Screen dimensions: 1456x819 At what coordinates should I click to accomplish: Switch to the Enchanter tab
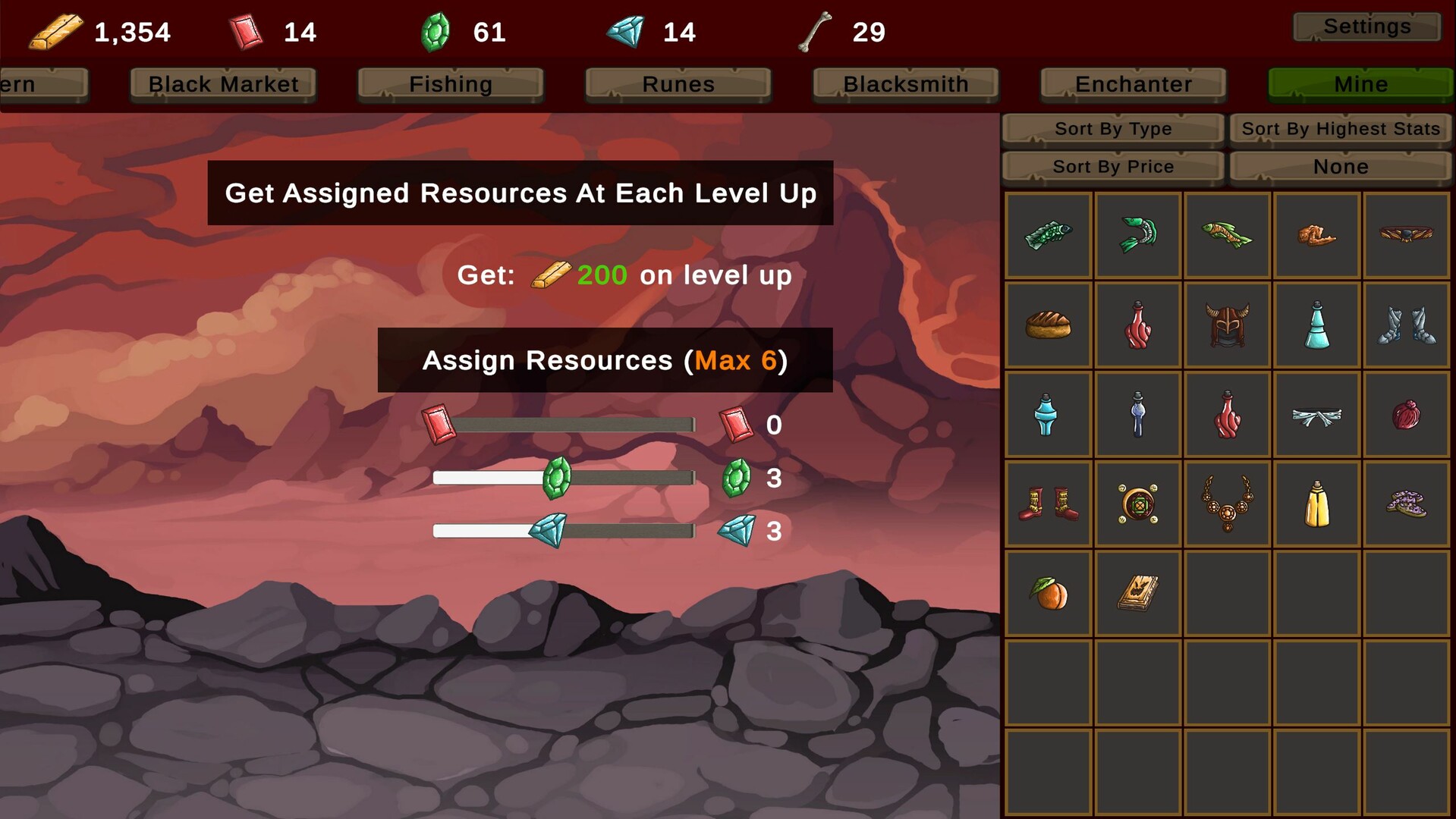pos(1131,84)
